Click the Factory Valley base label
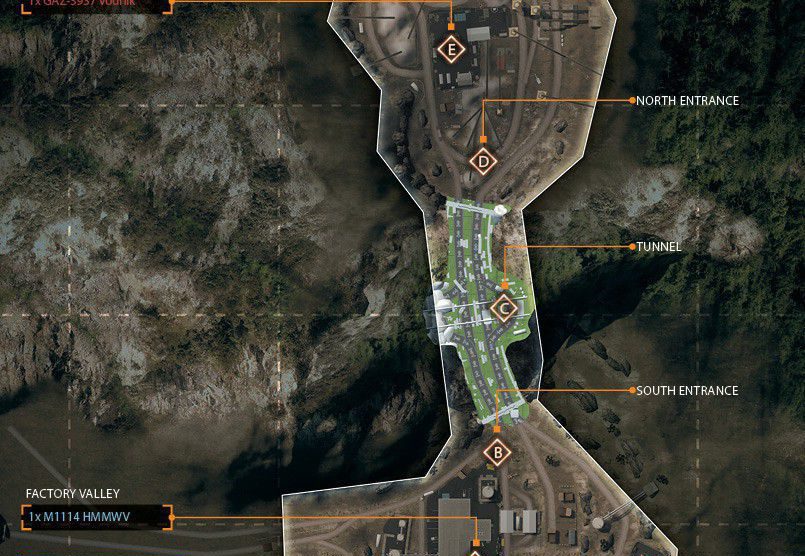Screen dimensions: 805x556 (73, 494)
